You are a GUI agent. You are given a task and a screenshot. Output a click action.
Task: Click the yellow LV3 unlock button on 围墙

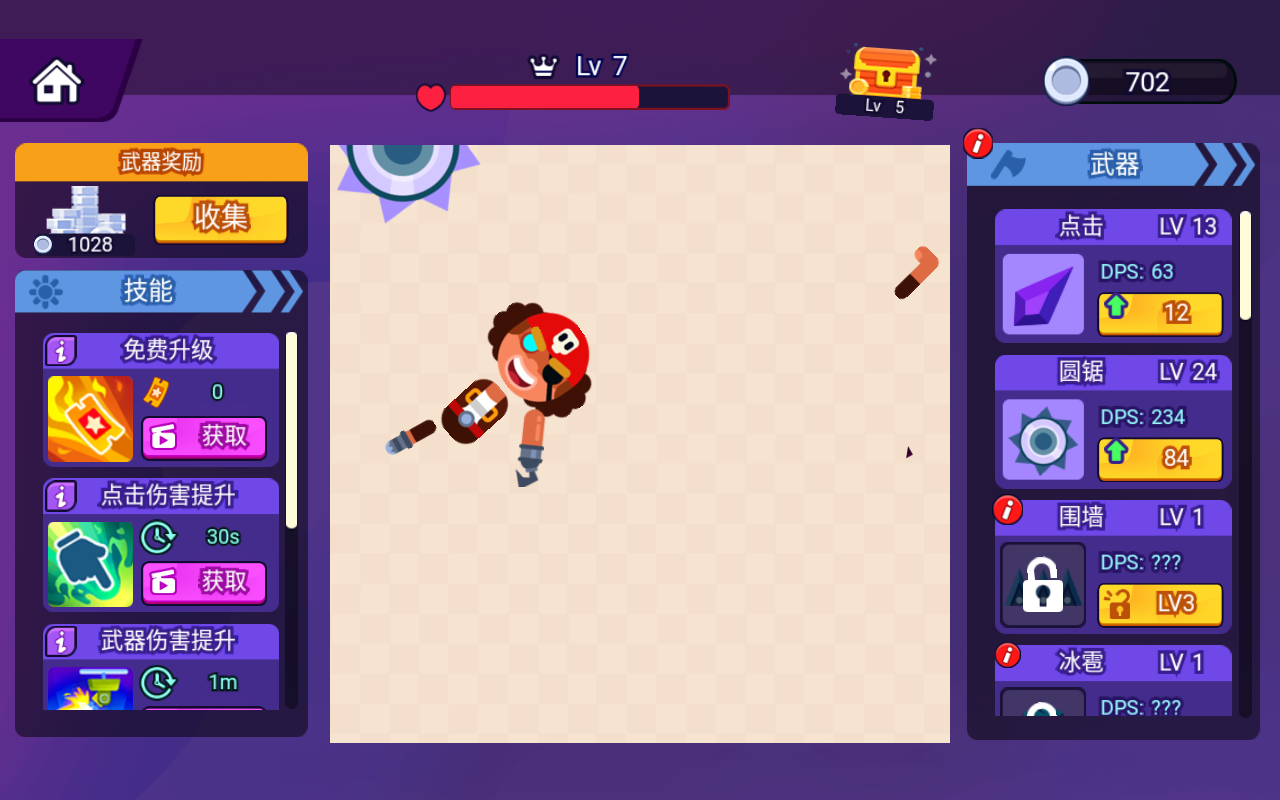coord(1160,604)
